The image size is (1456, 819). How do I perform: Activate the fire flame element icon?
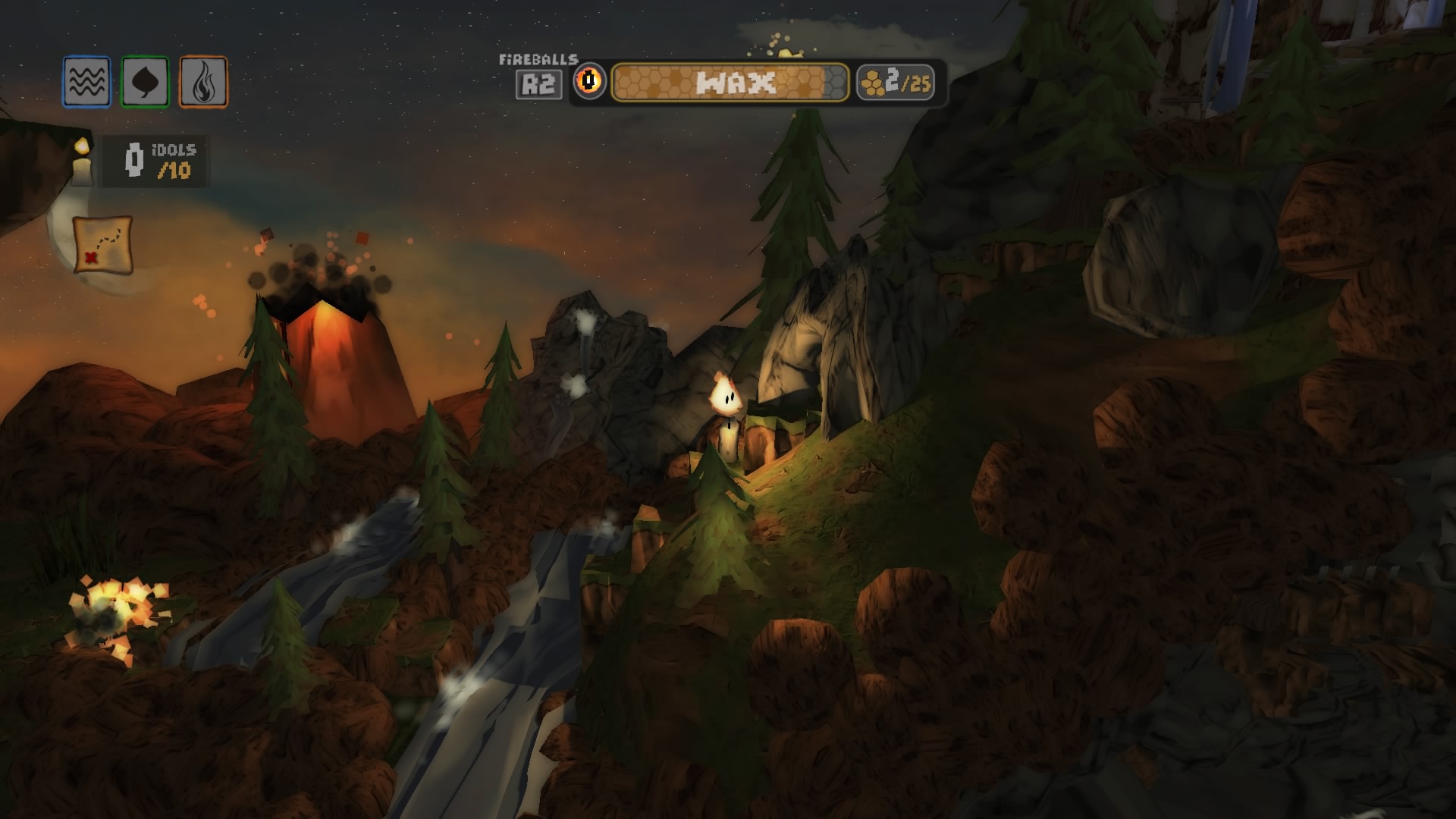click(203, 82)
